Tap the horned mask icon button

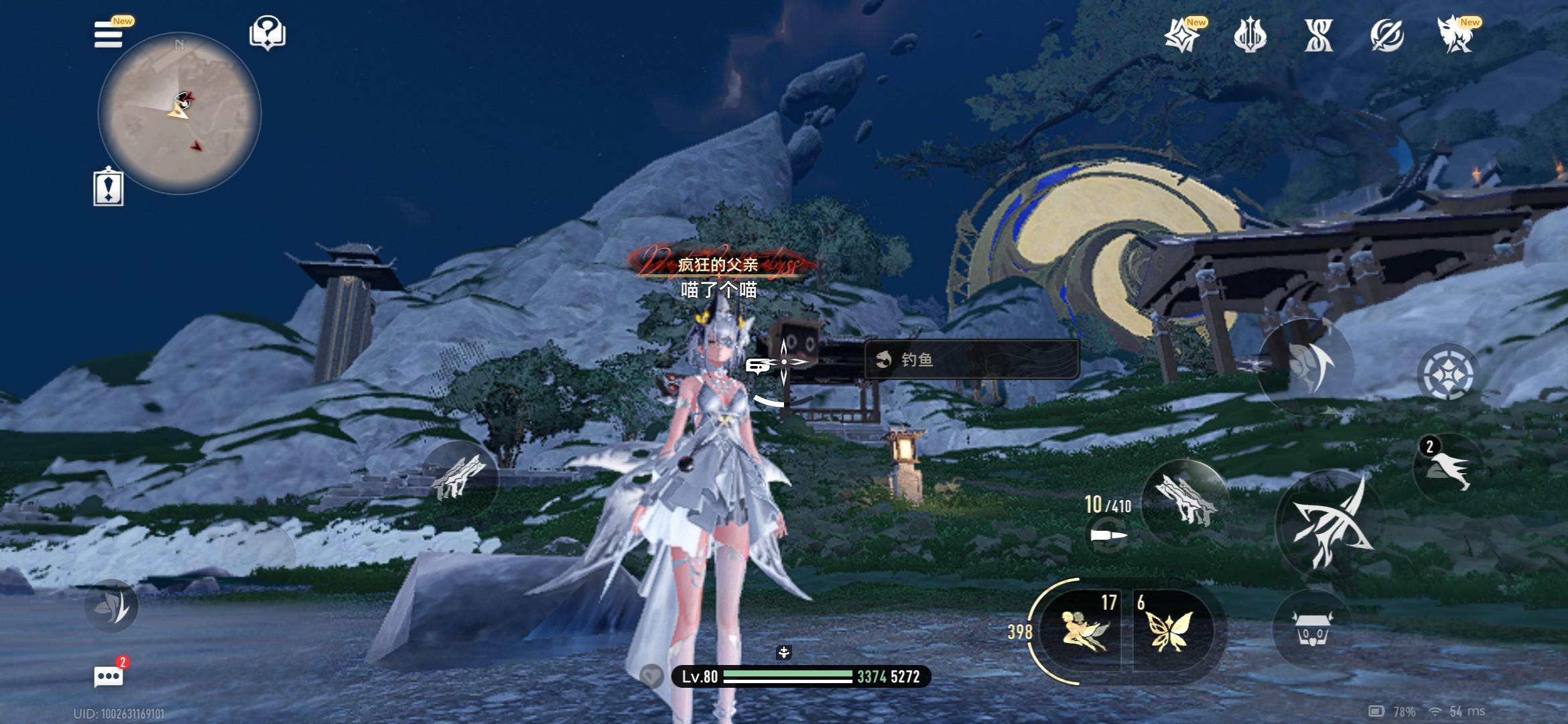point(1312,629)
